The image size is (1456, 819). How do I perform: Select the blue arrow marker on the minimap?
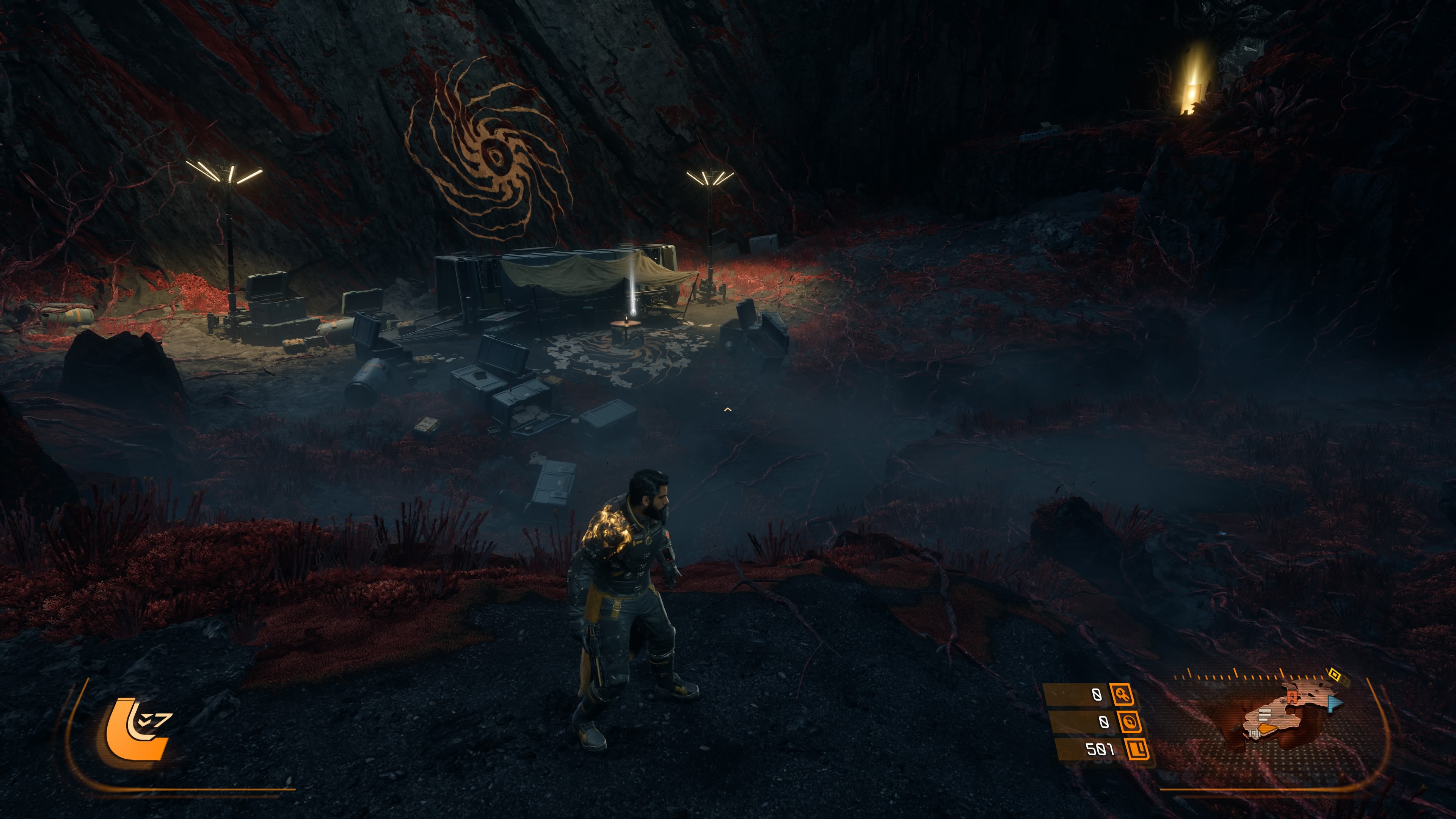click(x=1335, y=704)
